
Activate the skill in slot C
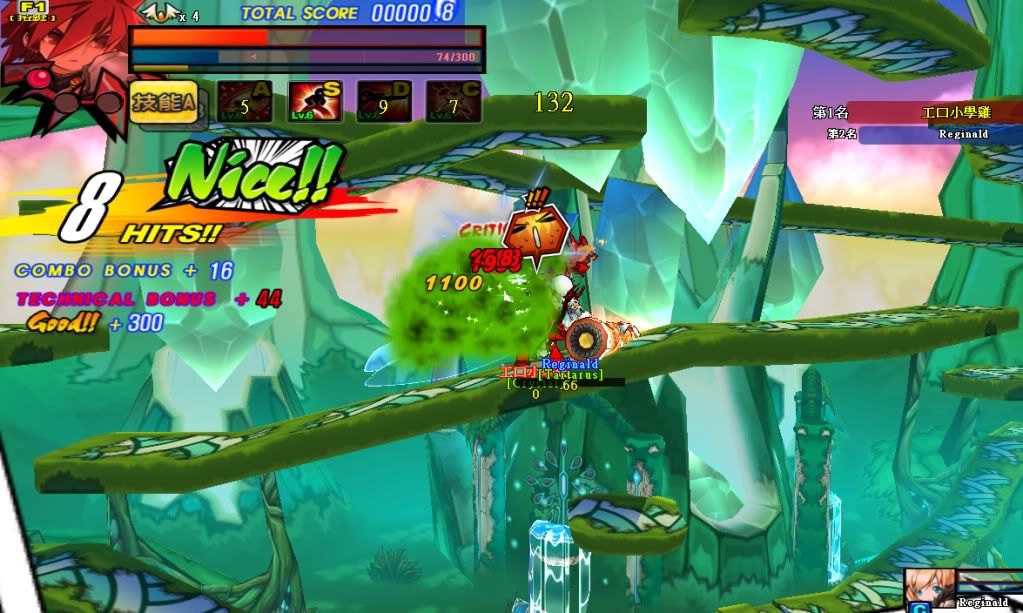(453, 102)
